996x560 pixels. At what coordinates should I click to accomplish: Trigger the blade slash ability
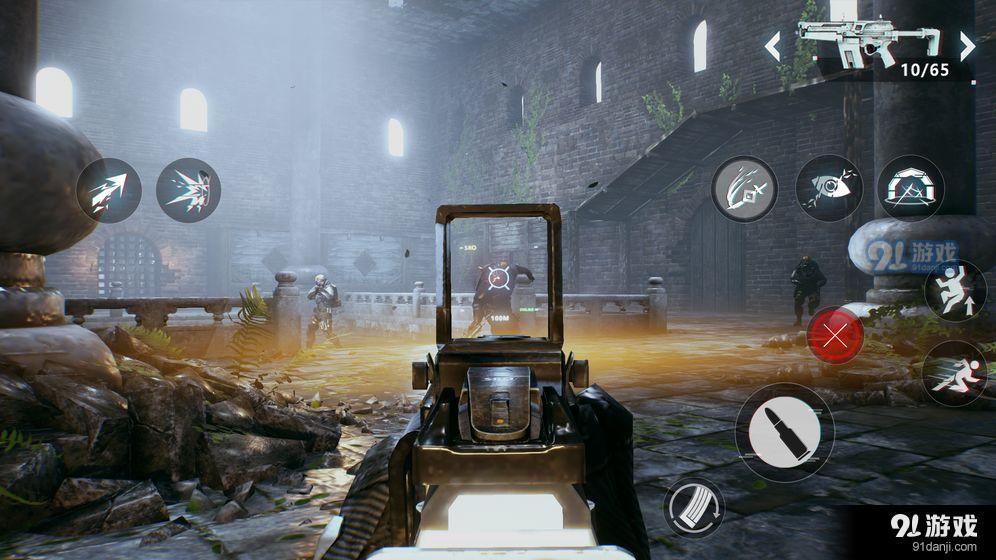point(744,188)
